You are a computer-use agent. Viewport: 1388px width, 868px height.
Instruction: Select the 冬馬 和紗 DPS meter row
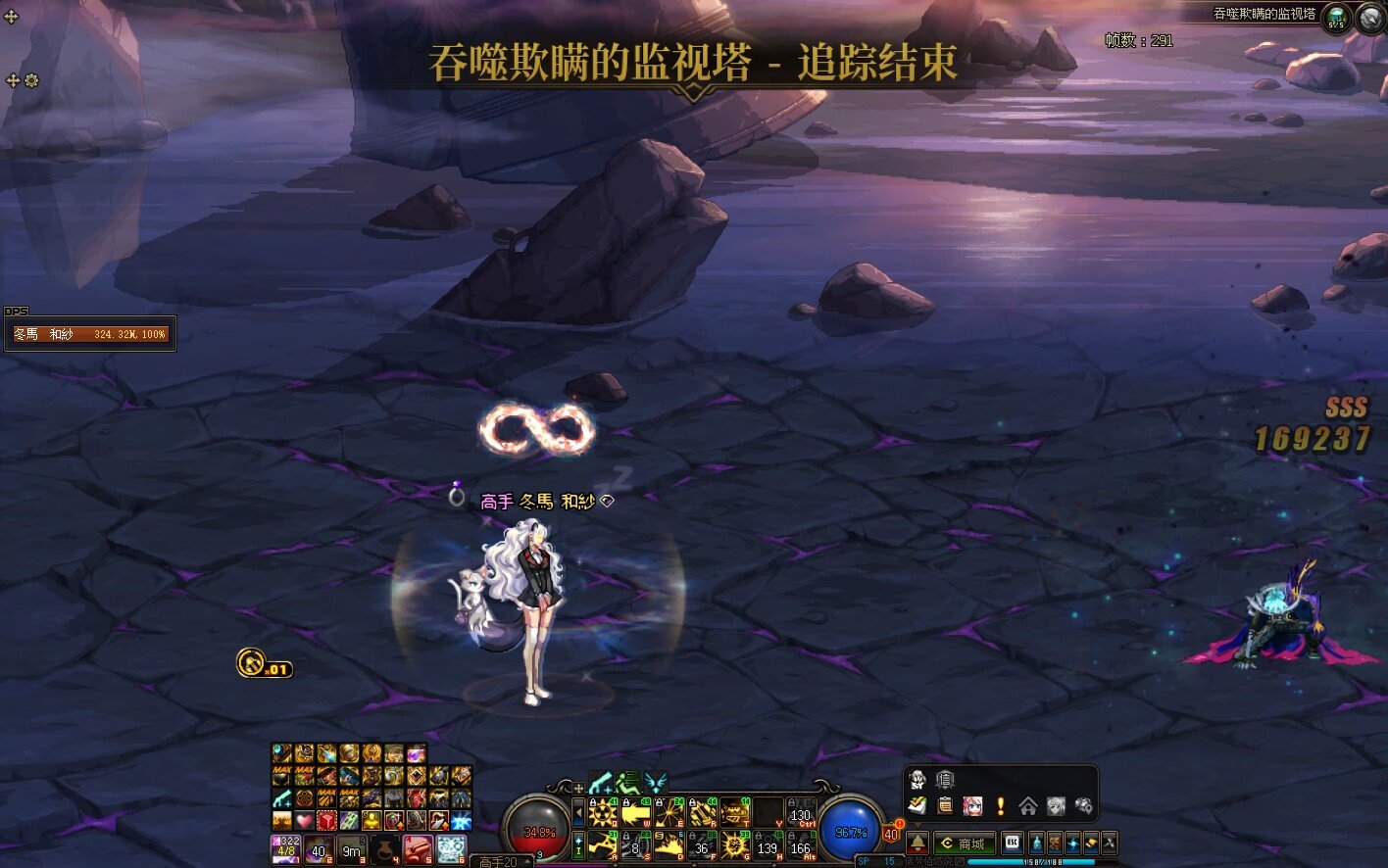(89, 335)
